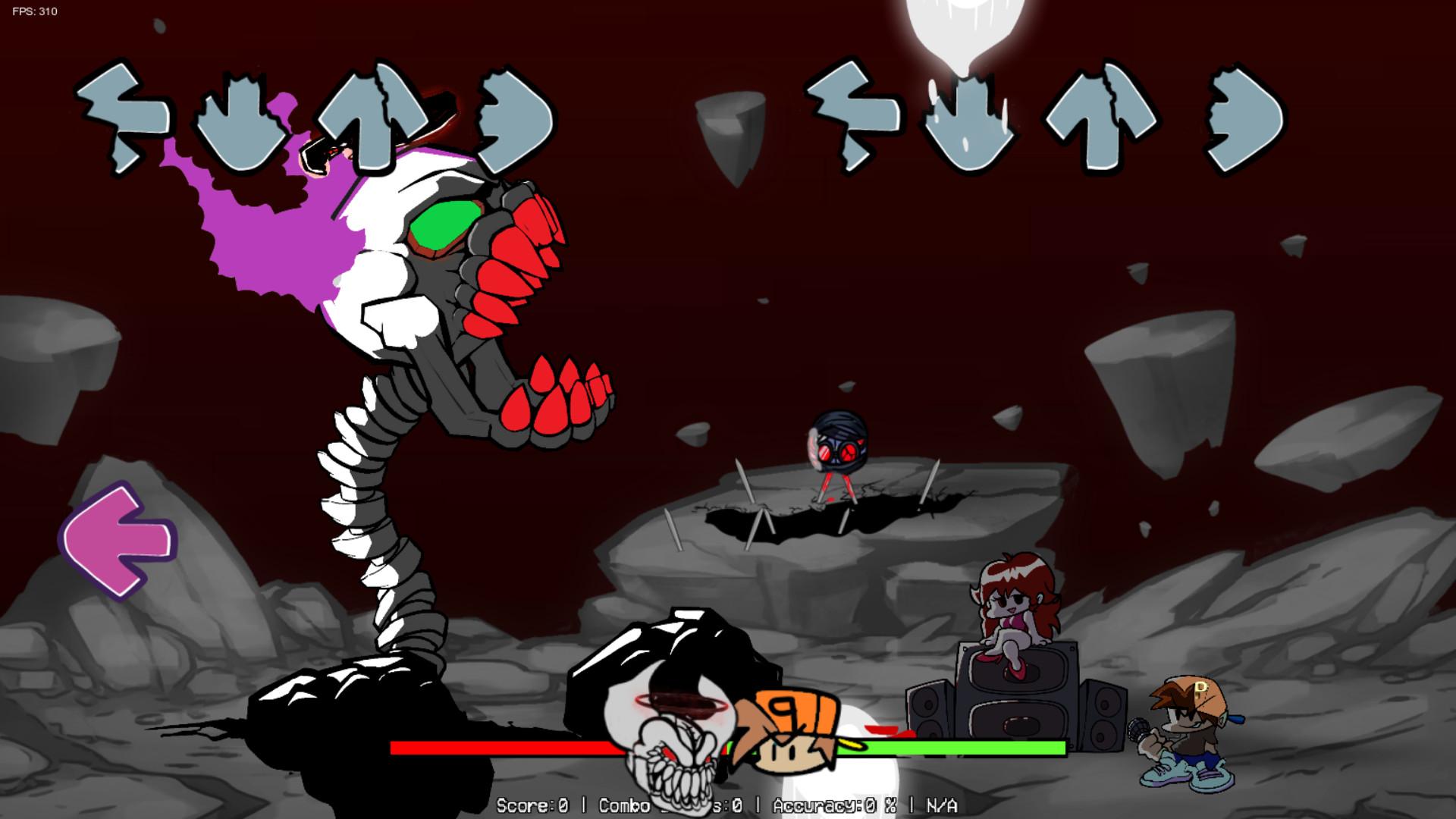Click the player's down arrow receptor
This screenshot has height=819, width=1456.
pos(971,121)
